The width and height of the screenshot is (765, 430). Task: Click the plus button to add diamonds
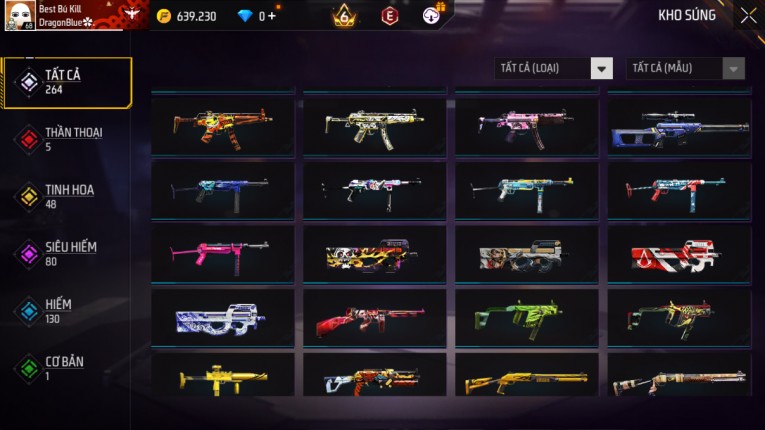tap(272, 16)
